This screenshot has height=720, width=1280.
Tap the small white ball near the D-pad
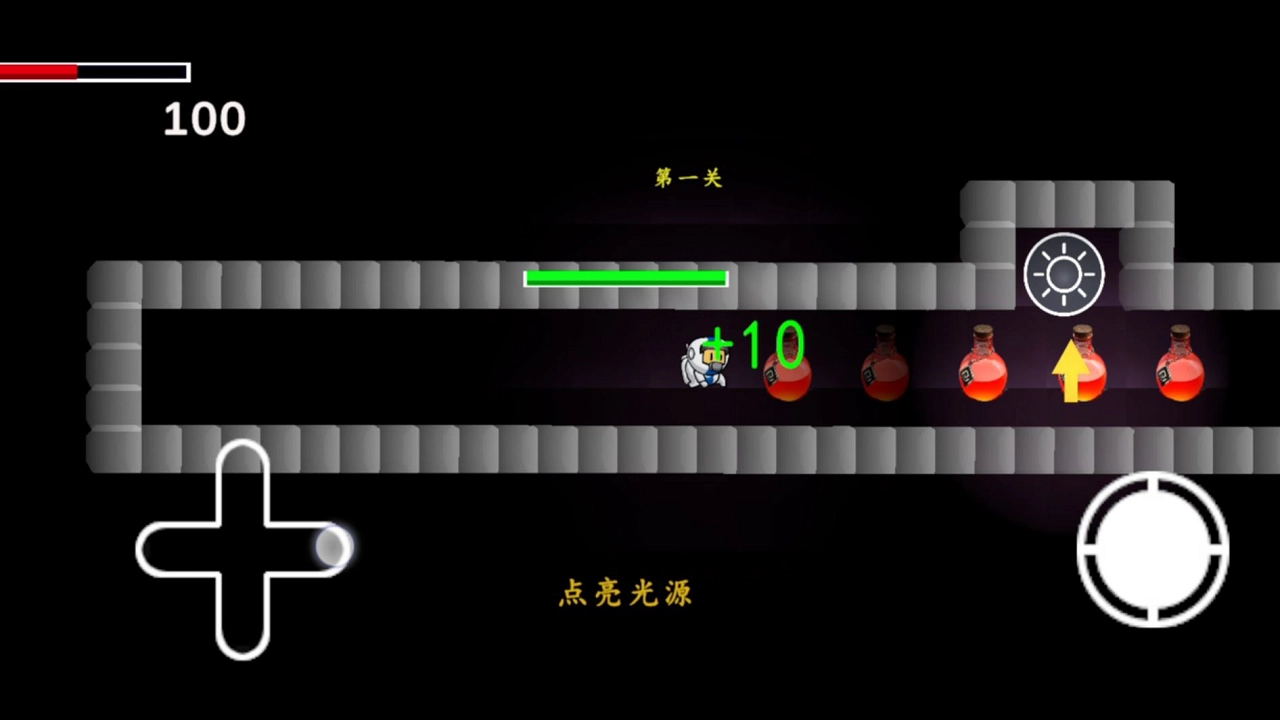coord(334,547)
